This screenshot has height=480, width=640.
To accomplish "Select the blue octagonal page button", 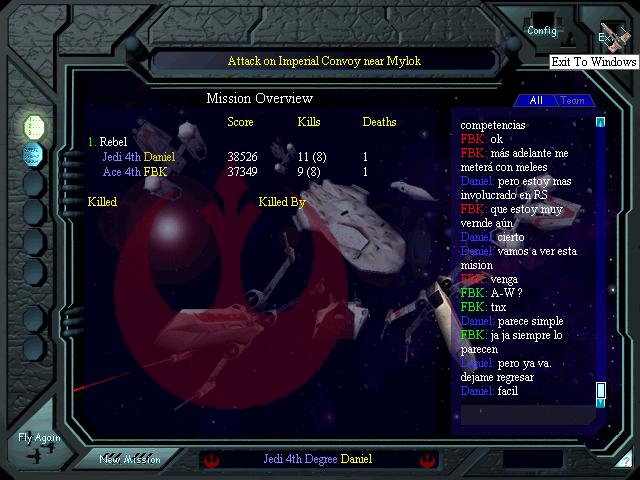I will 34,154.
